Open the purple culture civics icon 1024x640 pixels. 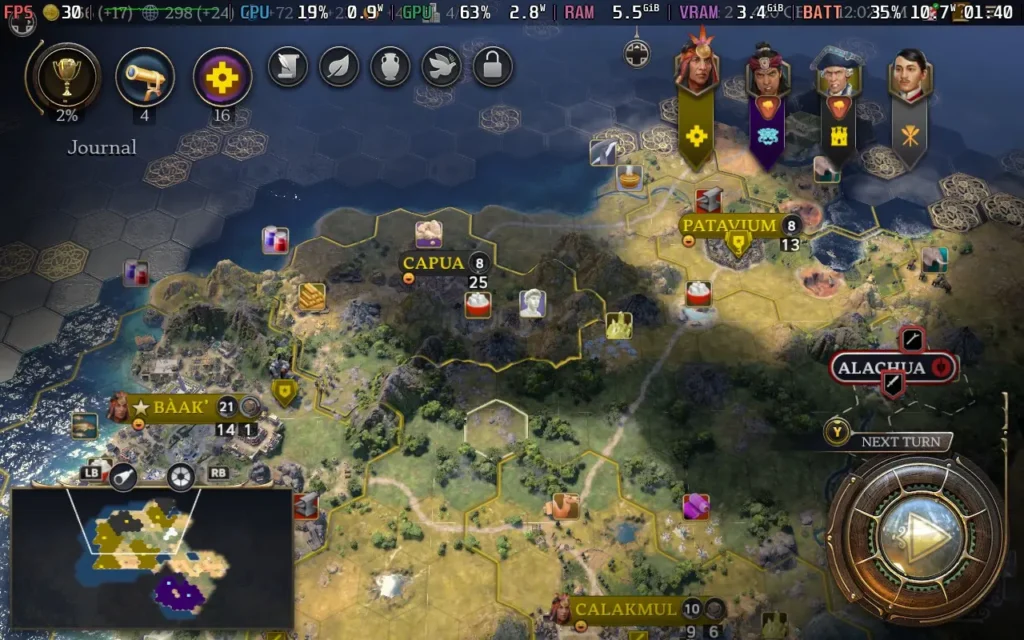(221, 77)
